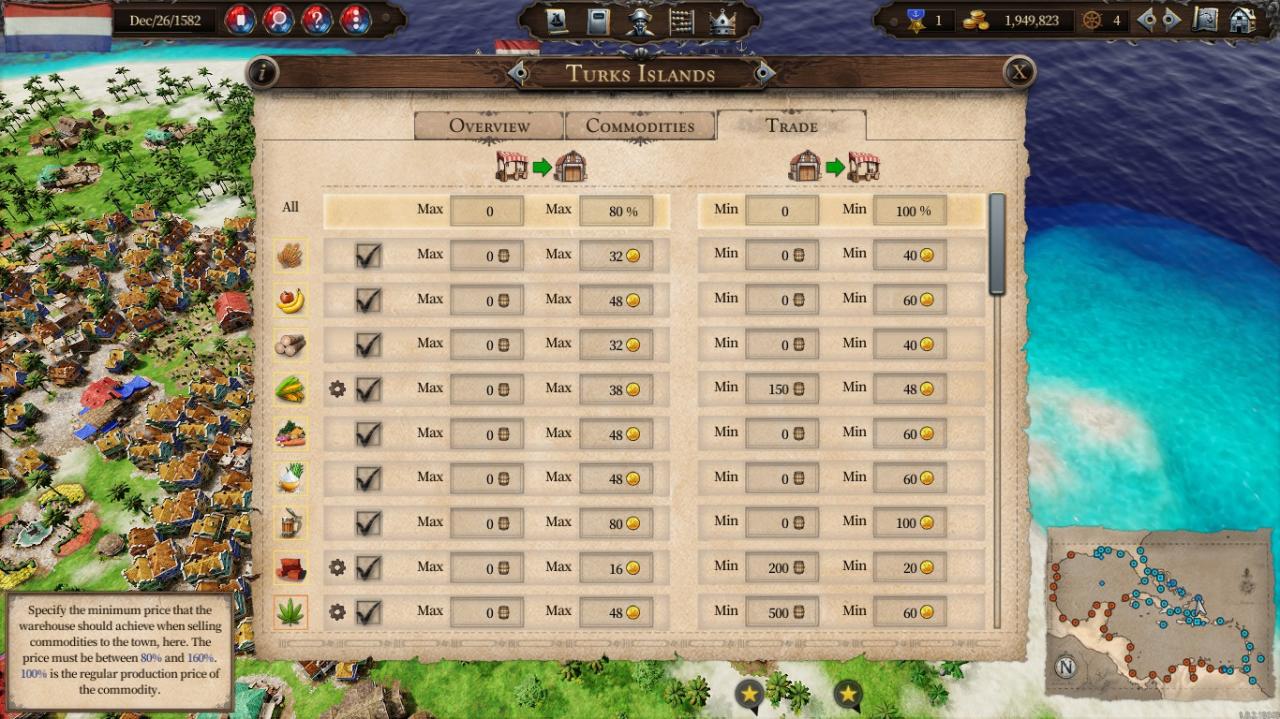Edit the hemp minimum quantity field showing 500

(x=782, y=612)
